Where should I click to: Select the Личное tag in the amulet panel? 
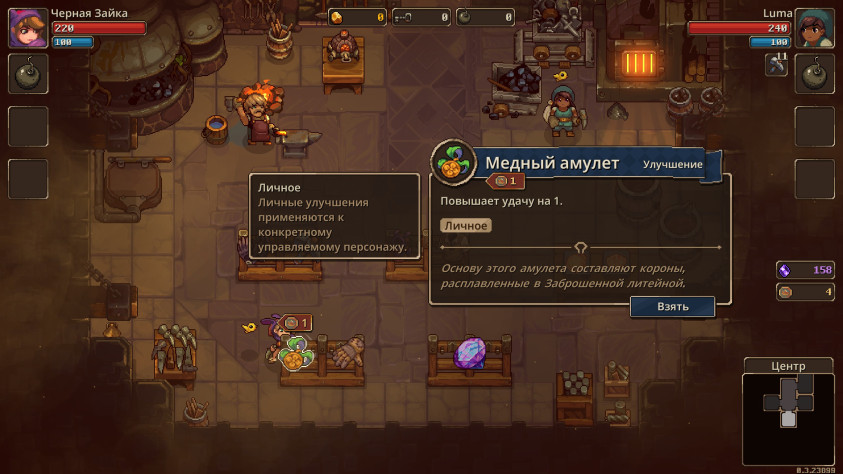[x=465, y=226]
